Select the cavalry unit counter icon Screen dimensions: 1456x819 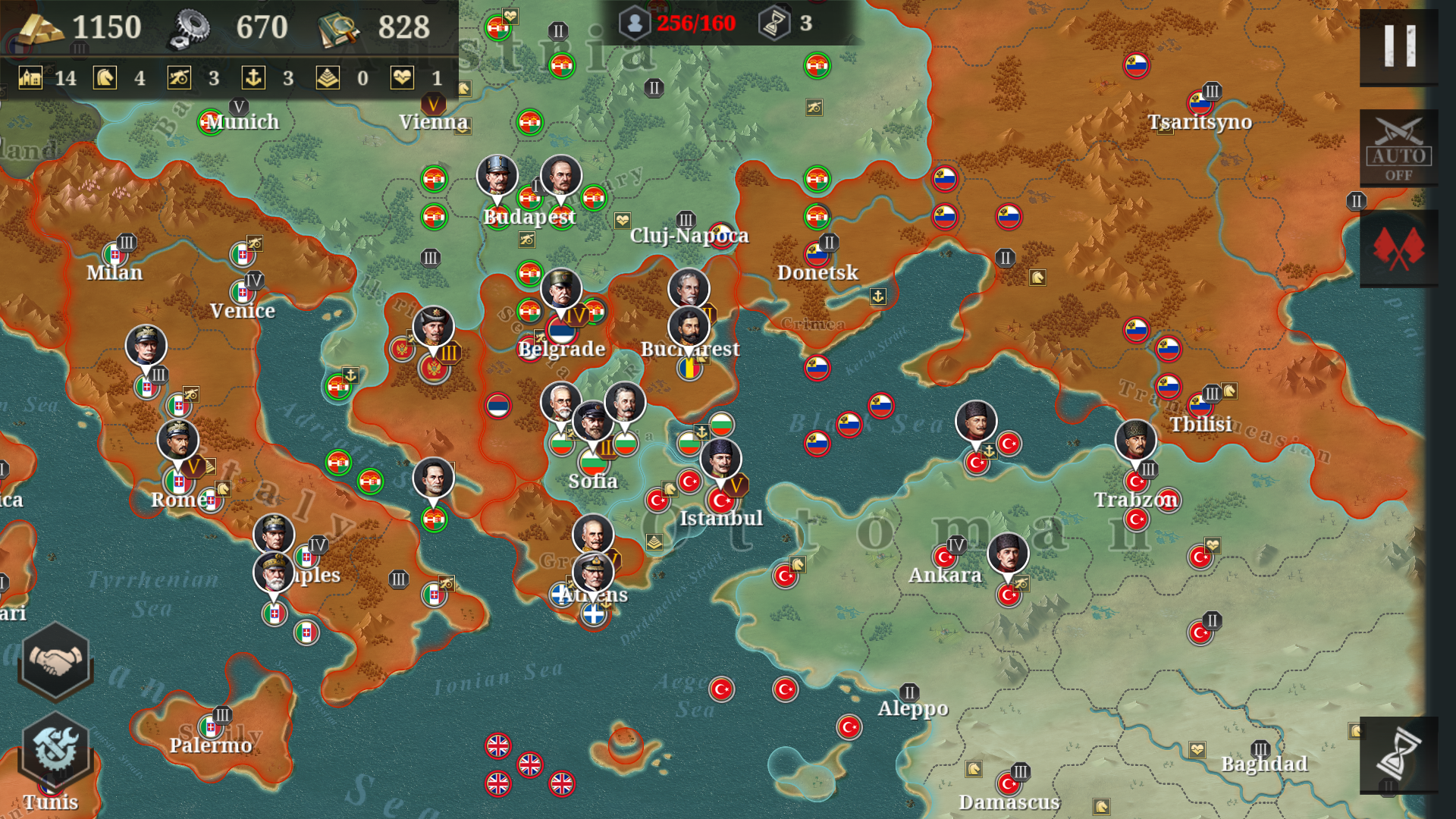(106, 78)
